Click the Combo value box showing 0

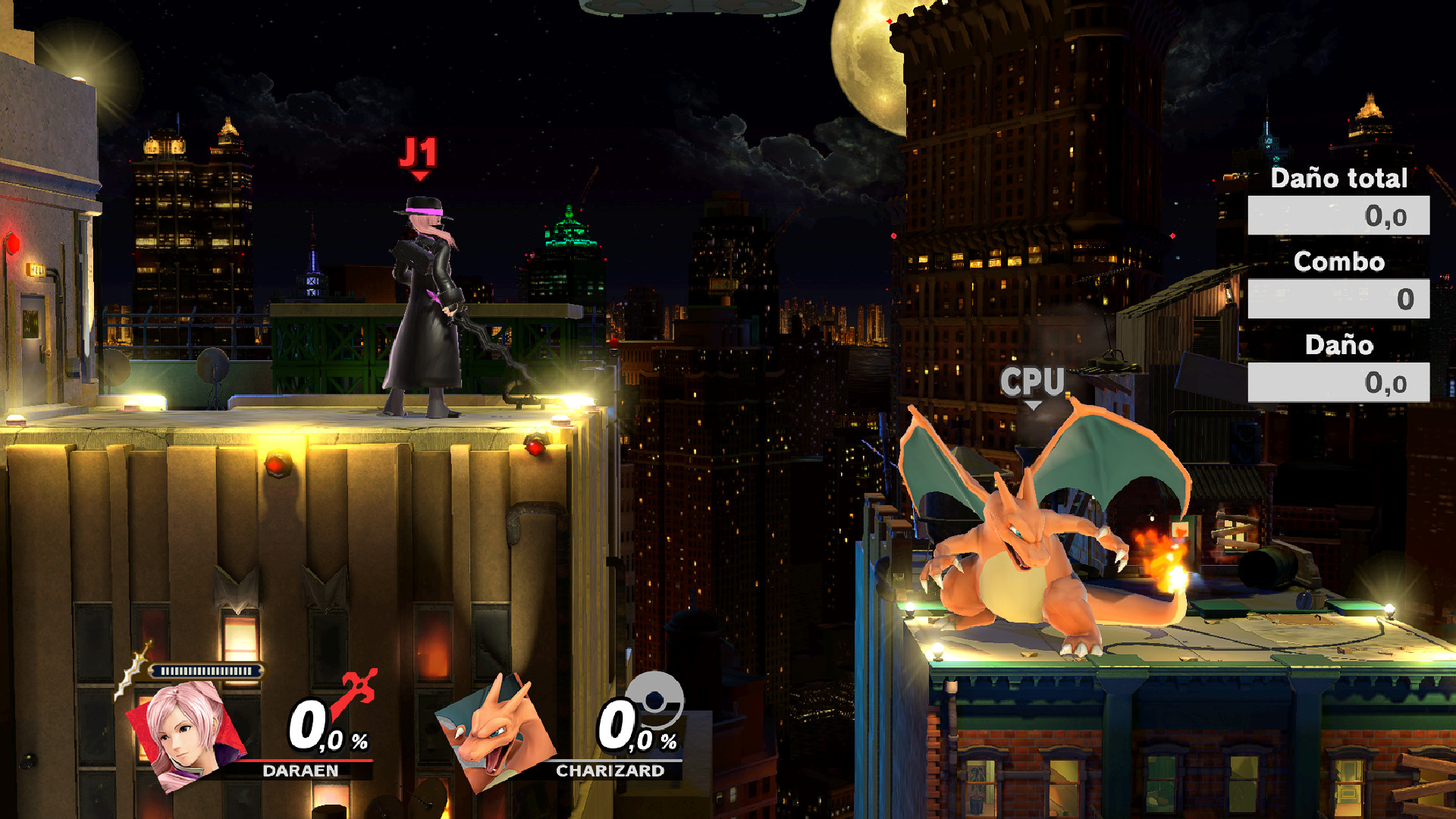click(x=1339, y=300)
